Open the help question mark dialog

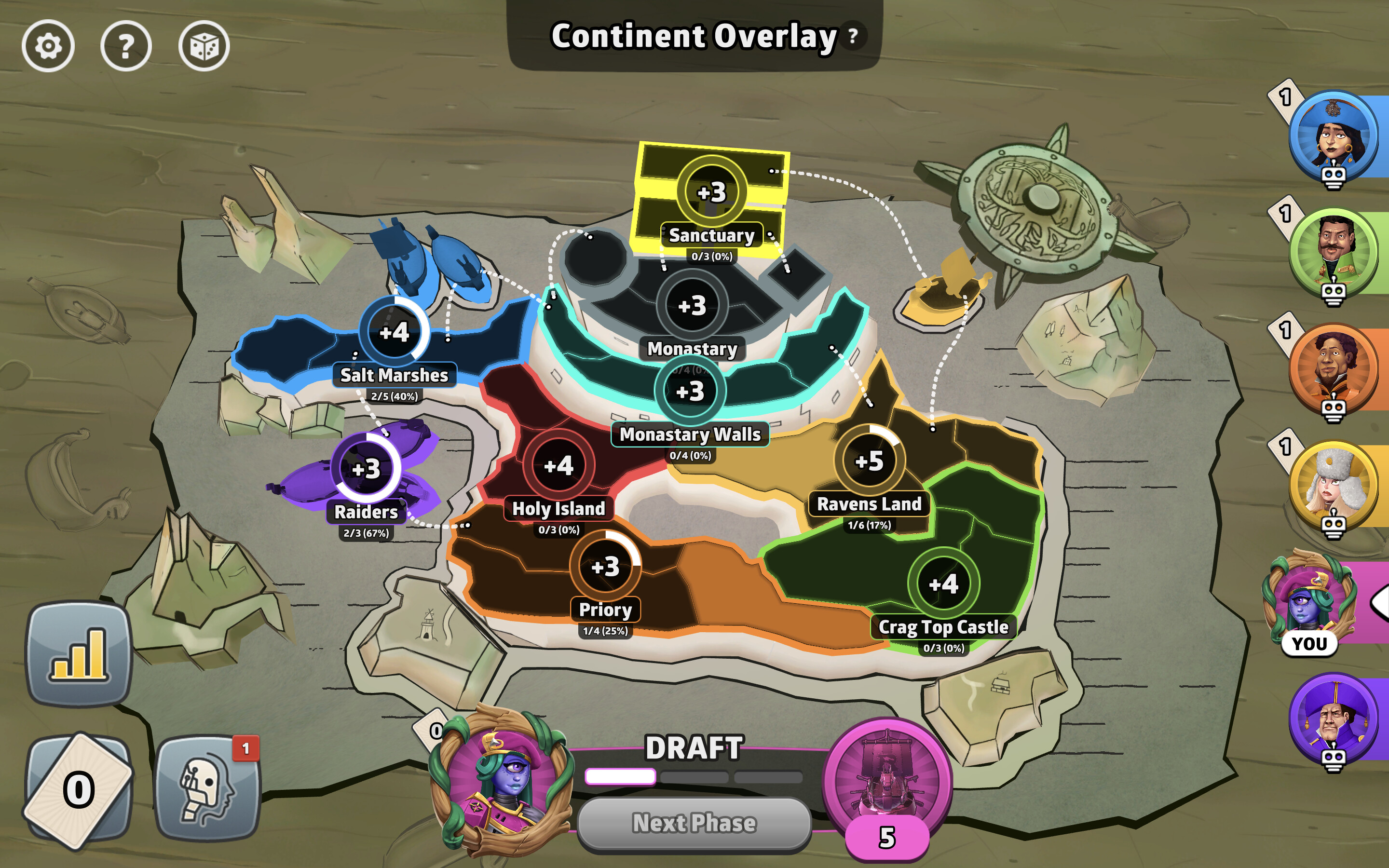[126, 45]
